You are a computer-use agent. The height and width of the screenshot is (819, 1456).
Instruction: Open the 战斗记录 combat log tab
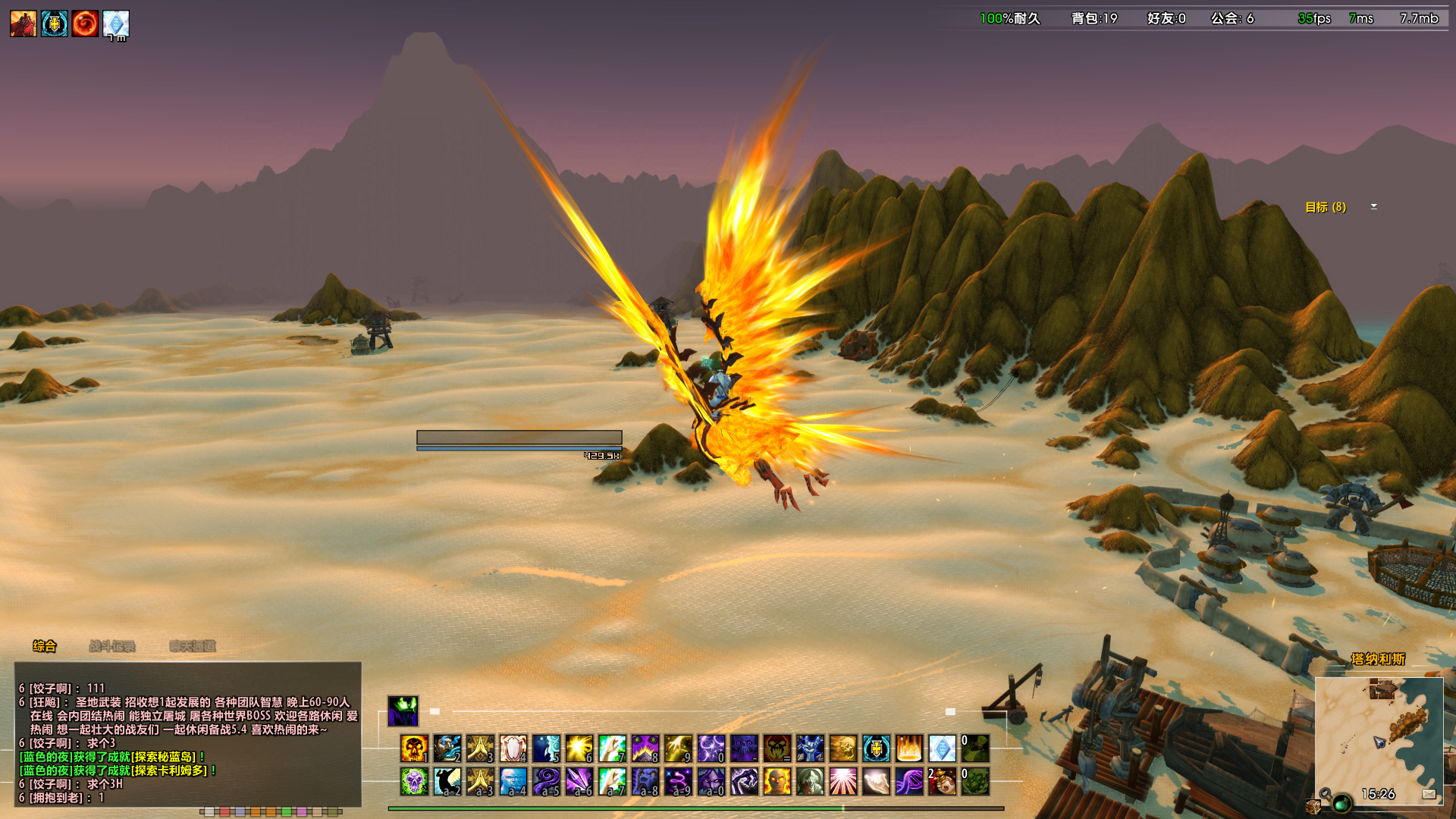point(112,646)
